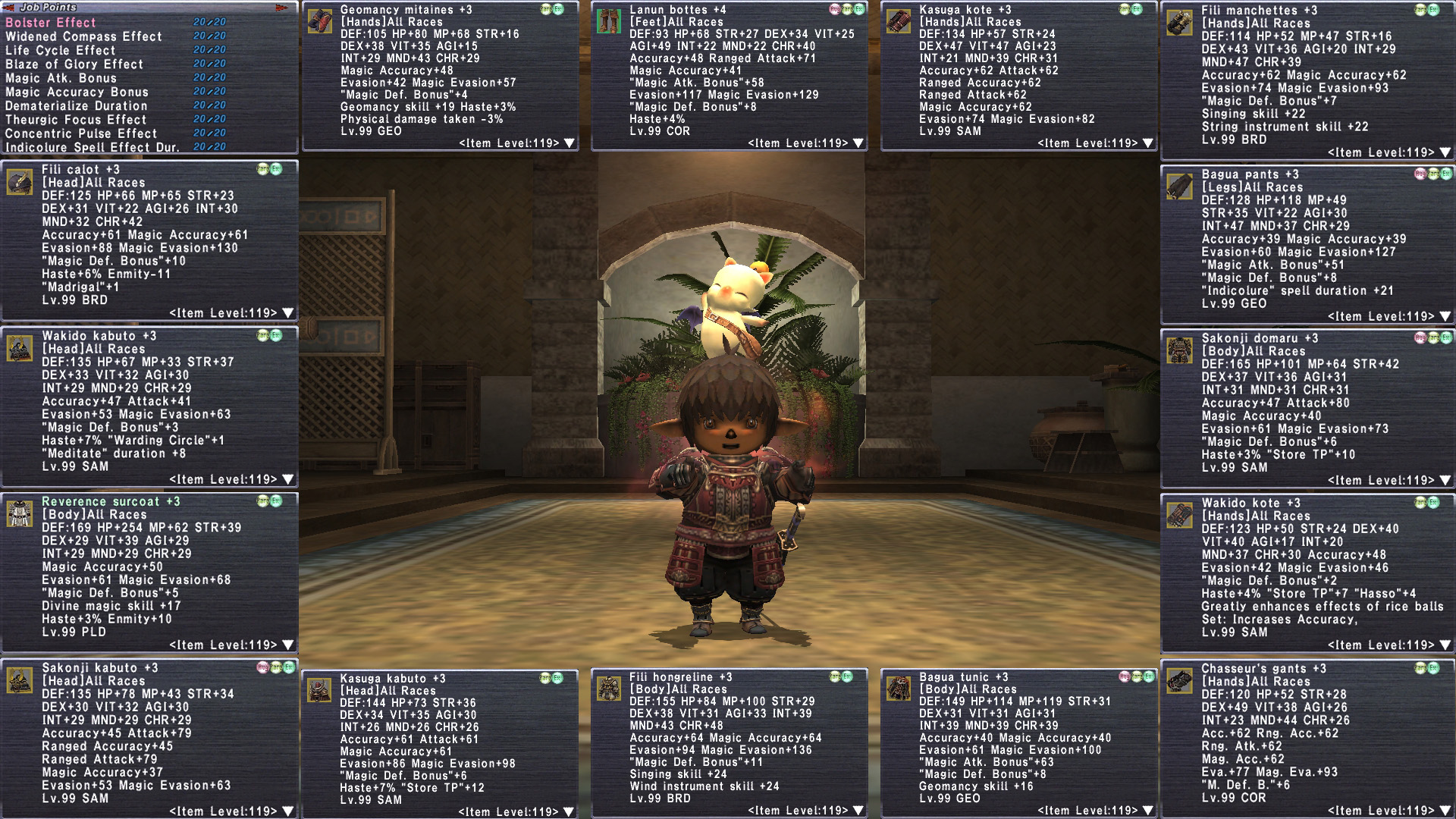Viewport: 1456px width, 819px height.
Task: Select the Fili calot +3 head icon
Action: pos(20,182)
